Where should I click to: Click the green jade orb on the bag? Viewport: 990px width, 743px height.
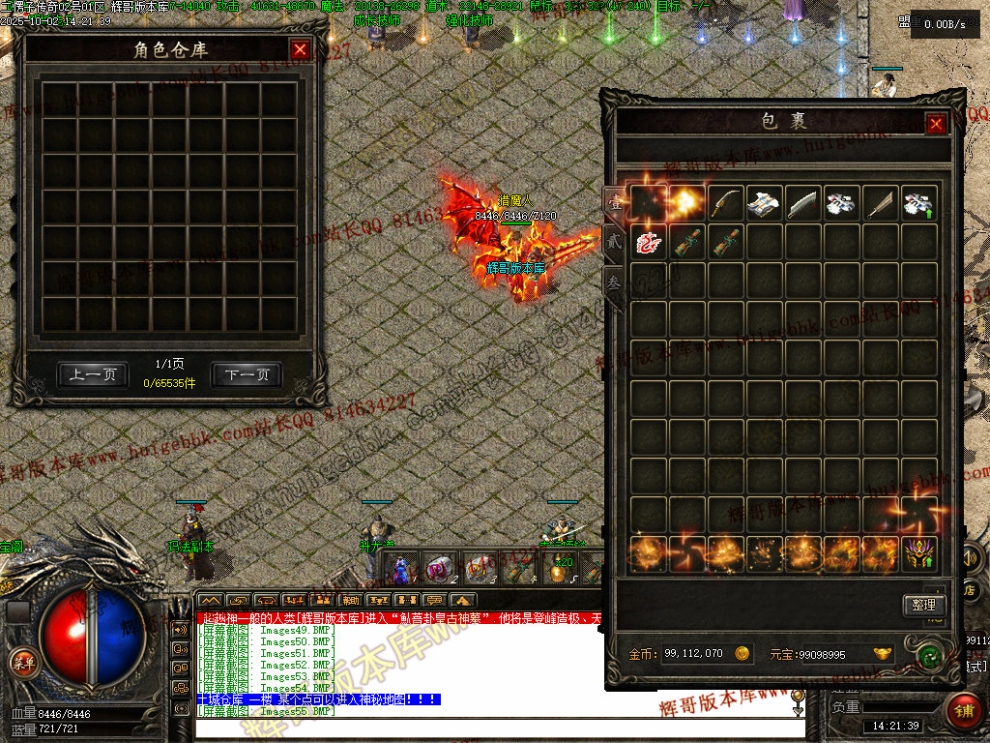tap(931, 656)
